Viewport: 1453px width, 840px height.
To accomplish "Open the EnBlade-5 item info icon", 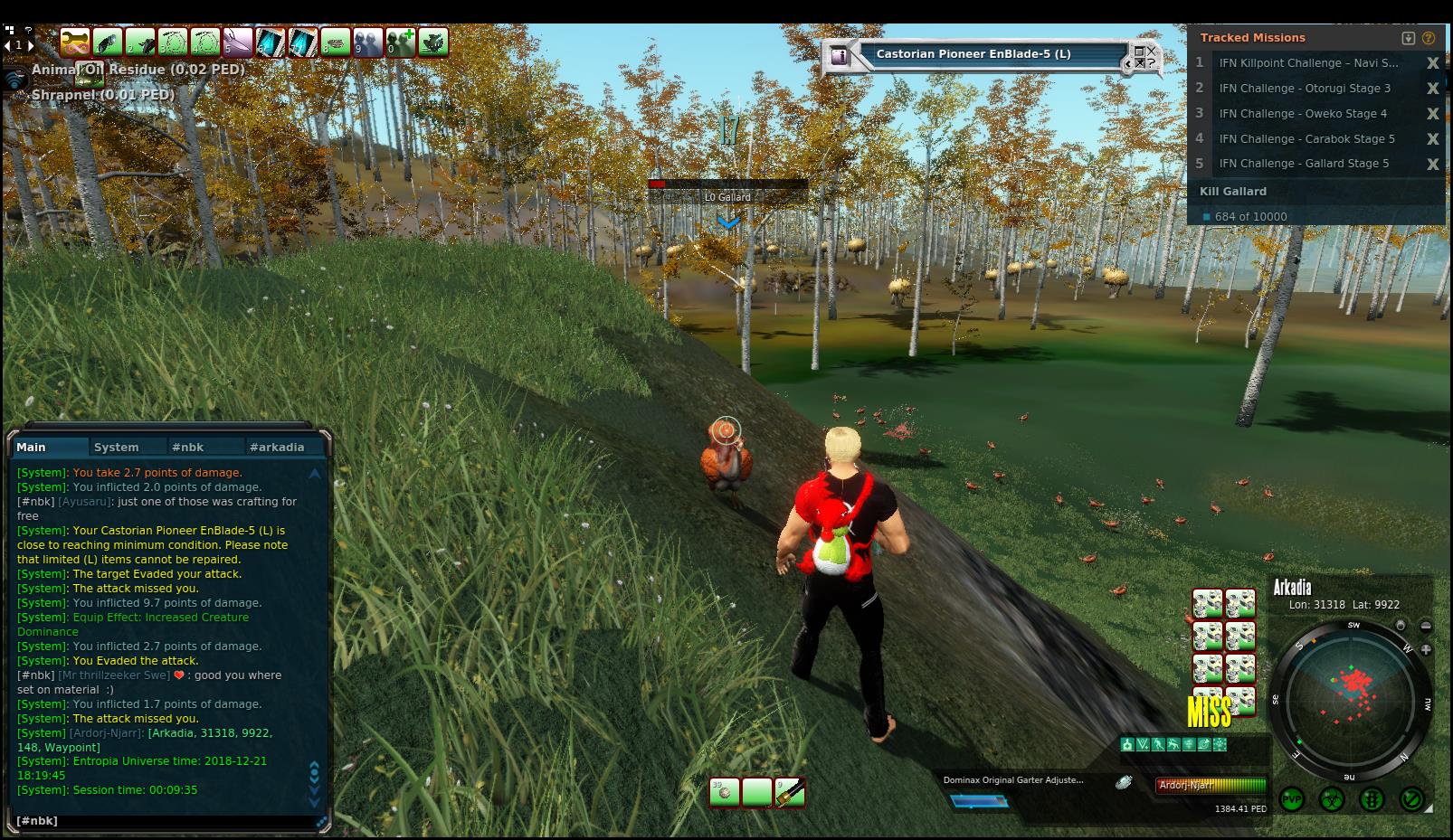I will click(x=839, y=55).
